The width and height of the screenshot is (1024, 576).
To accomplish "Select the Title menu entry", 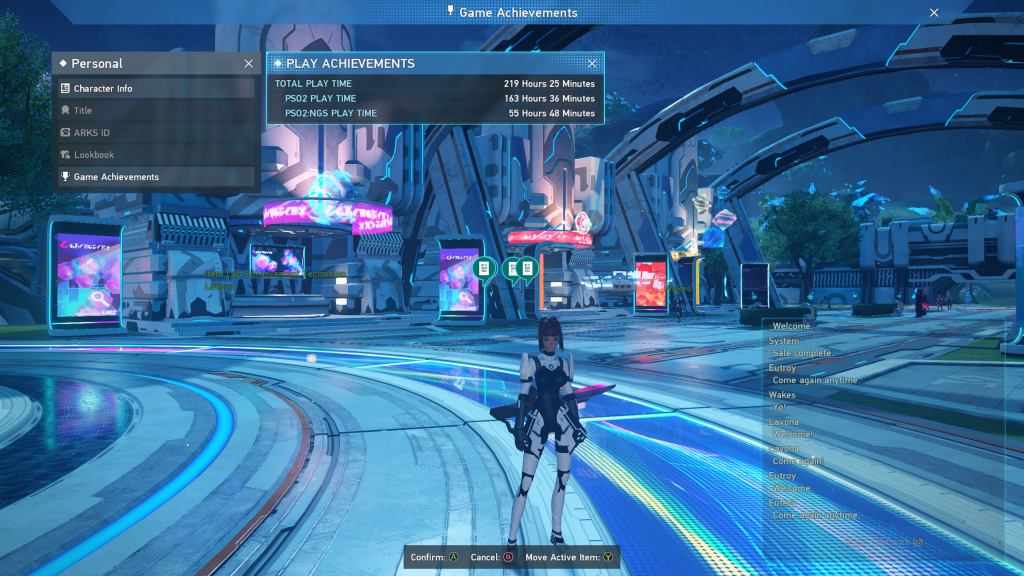I will pyautogui.click(x=155, y=111).
